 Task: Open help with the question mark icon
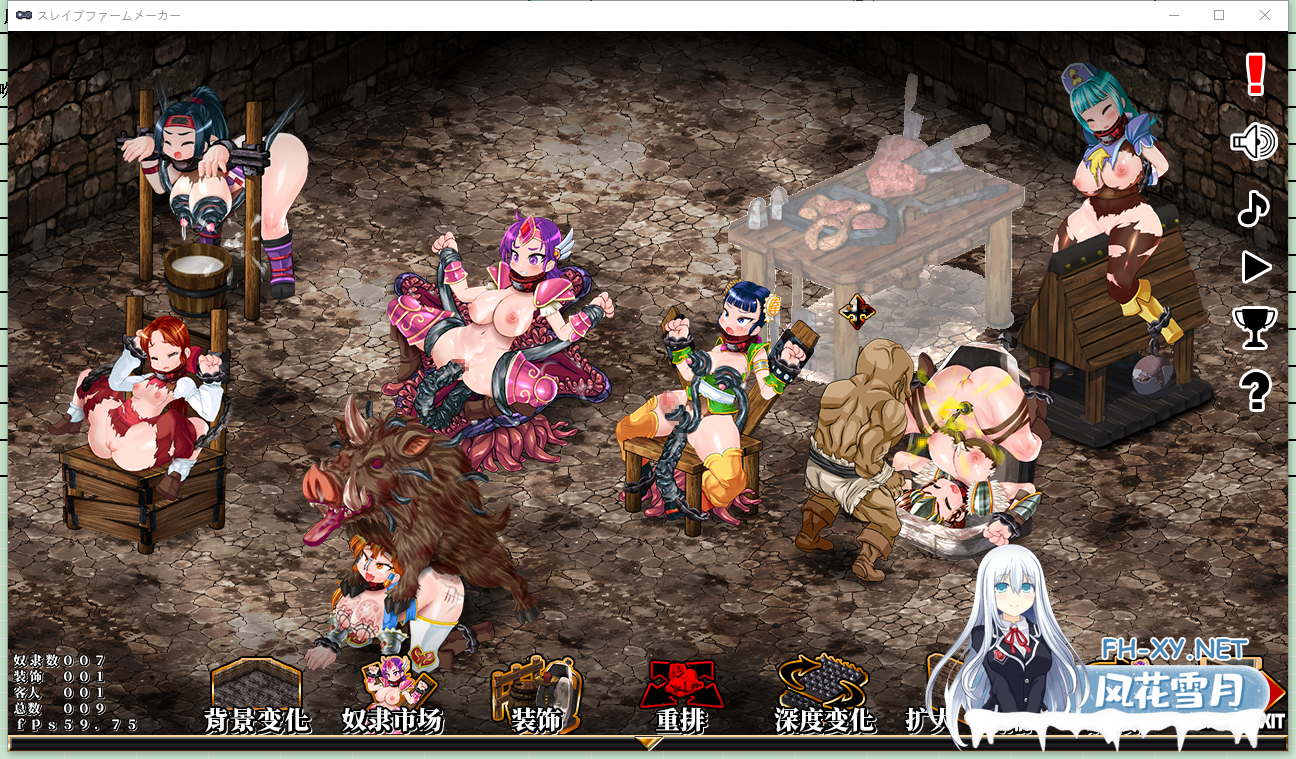click(1255, 390)
